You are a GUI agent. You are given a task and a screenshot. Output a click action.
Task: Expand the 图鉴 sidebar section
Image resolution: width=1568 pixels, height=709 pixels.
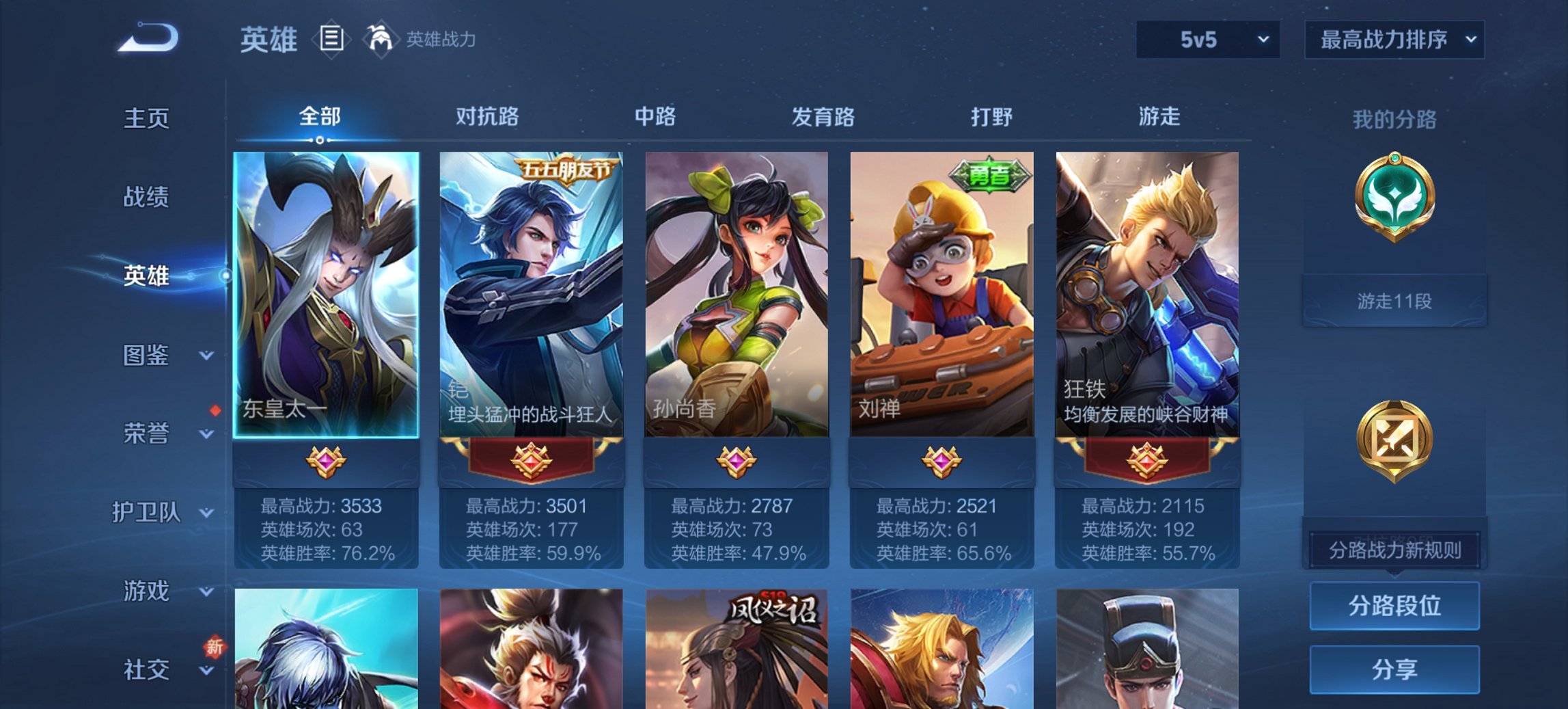coord(147,356)
